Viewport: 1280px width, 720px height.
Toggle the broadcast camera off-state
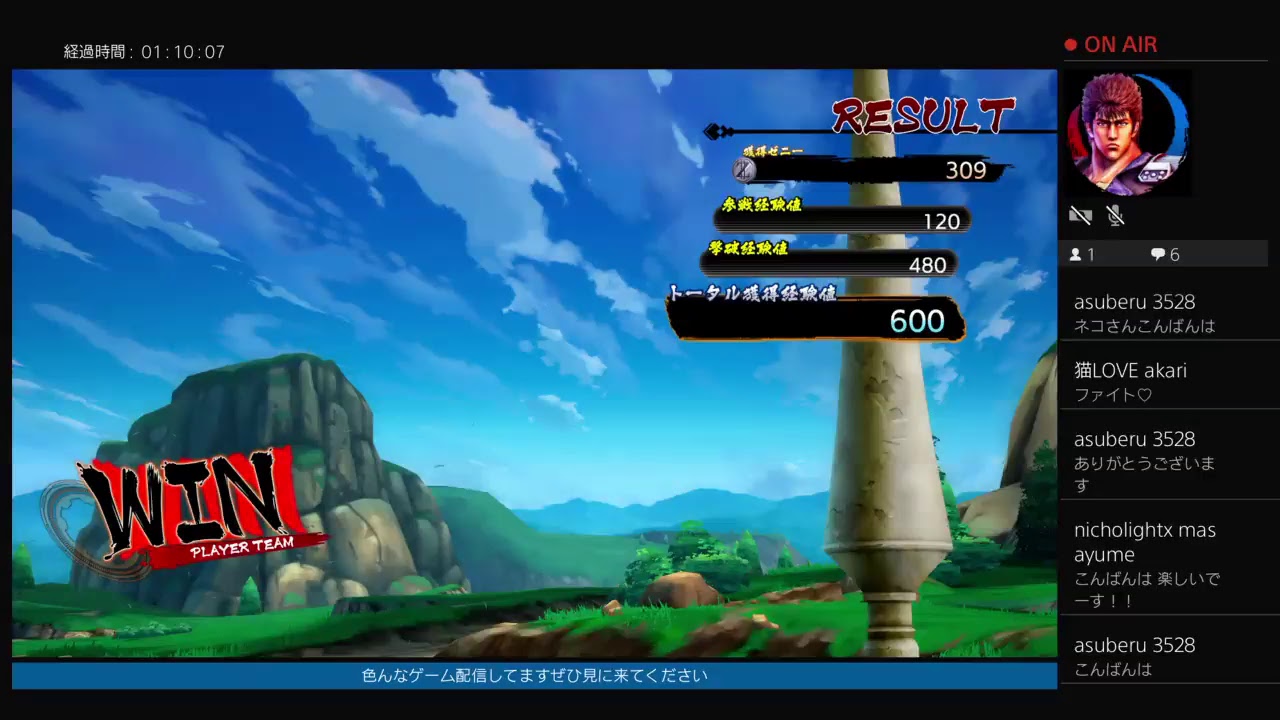pos(1080,215)
